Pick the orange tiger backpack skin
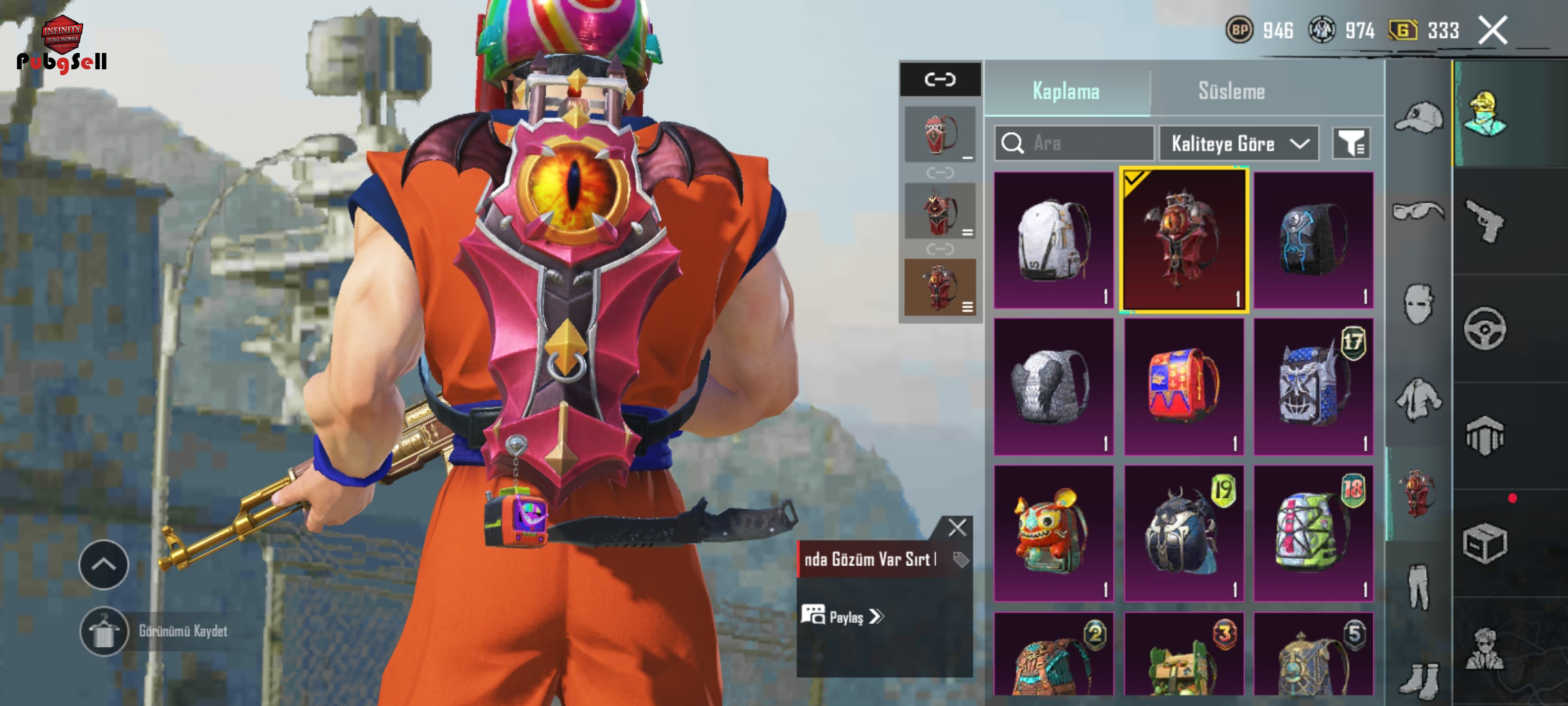Image resolution: width=1568 pixels, height=706 pixels. (x=1053, y=533)
